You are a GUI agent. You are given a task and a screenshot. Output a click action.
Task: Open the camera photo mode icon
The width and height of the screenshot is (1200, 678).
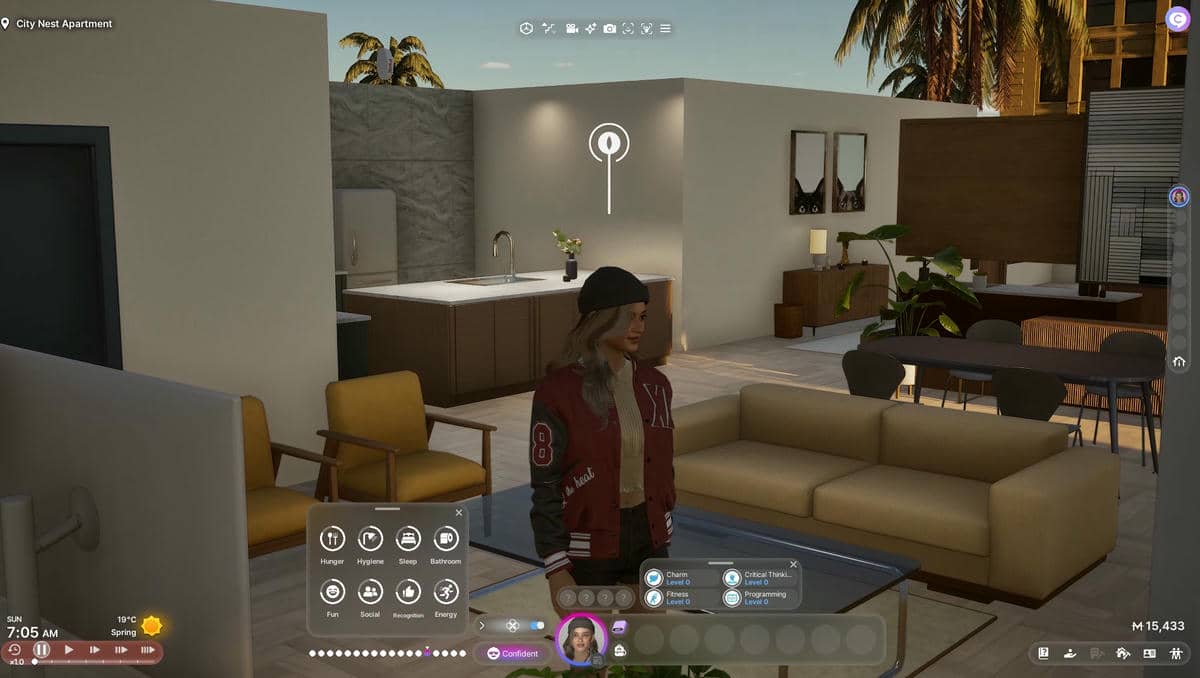(x=610, y=28)
